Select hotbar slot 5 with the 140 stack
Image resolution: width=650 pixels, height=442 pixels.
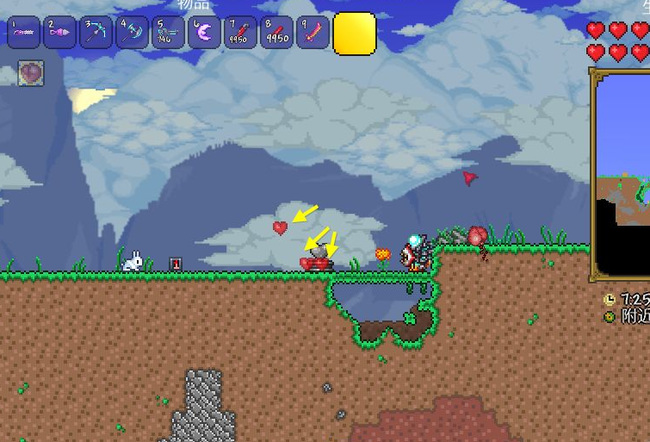[168, 33]
